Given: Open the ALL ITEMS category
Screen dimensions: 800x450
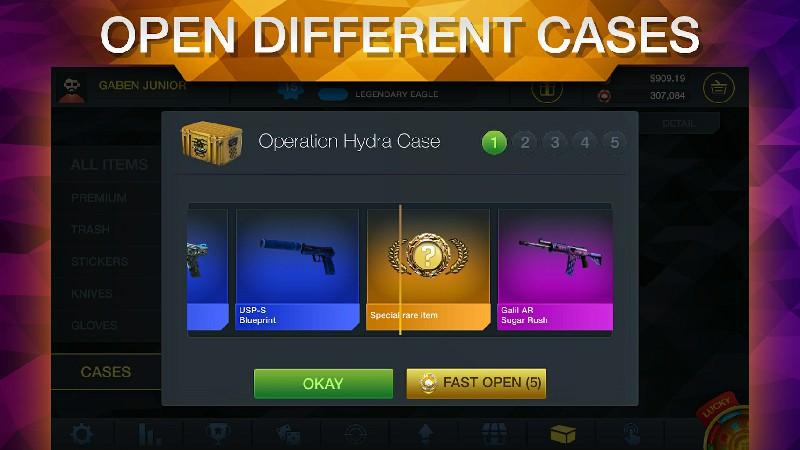Looking at the screenshot, I should pos(109,165).
